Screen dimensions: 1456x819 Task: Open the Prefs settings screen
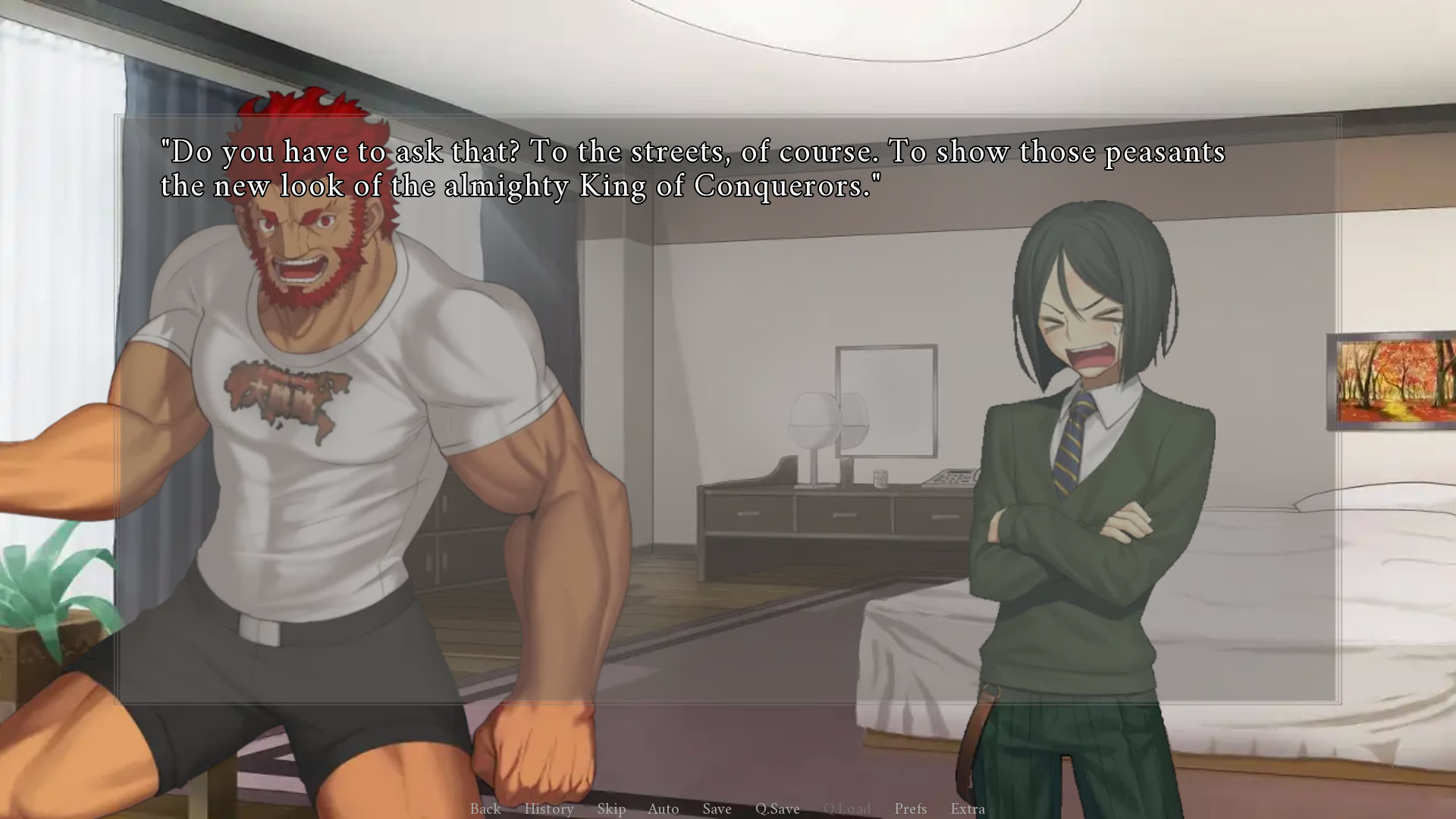[x=911, y=809]
